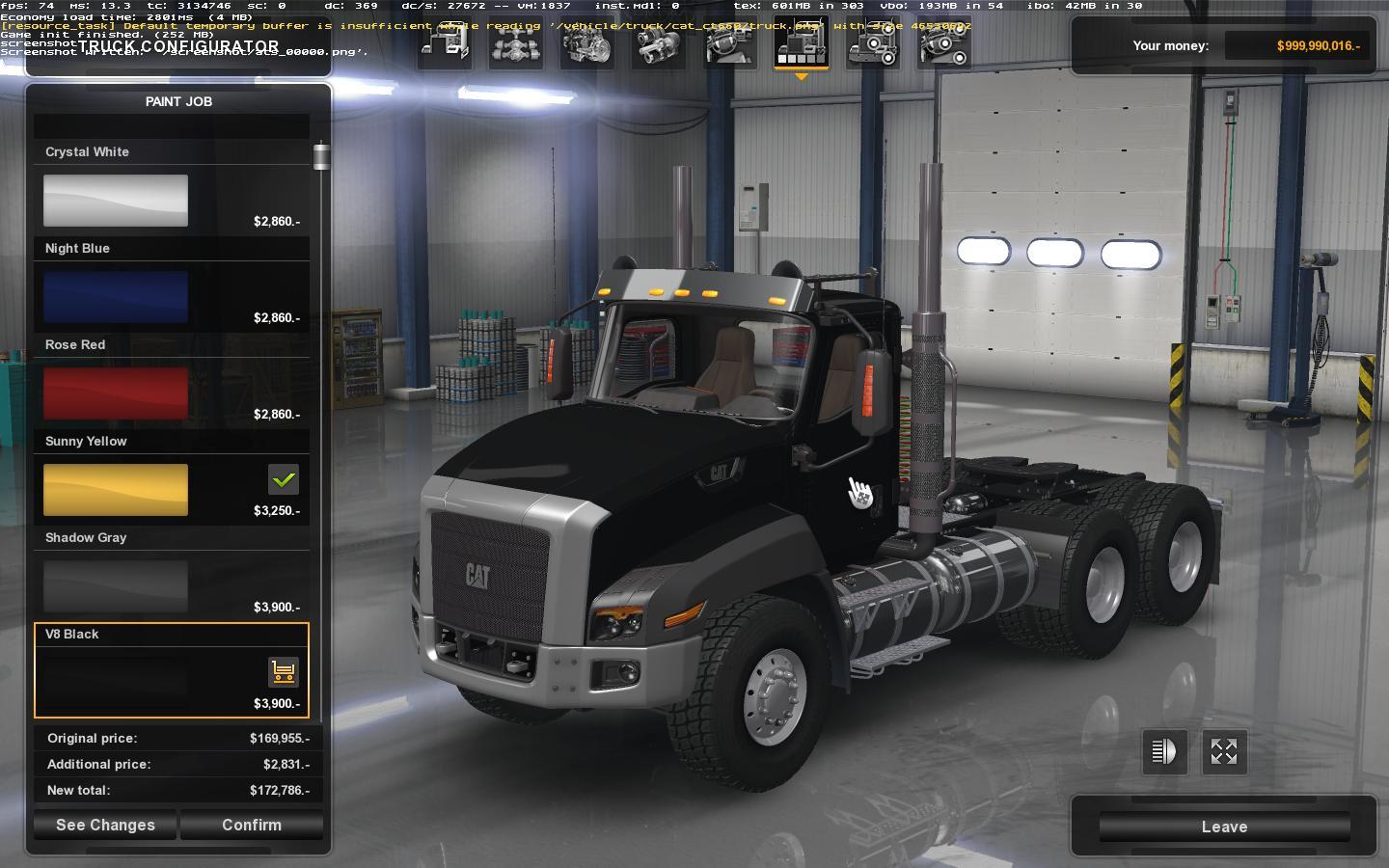Confirm the truck configuration purchase
Screen dimensions: 1389x868
point(252,825)
